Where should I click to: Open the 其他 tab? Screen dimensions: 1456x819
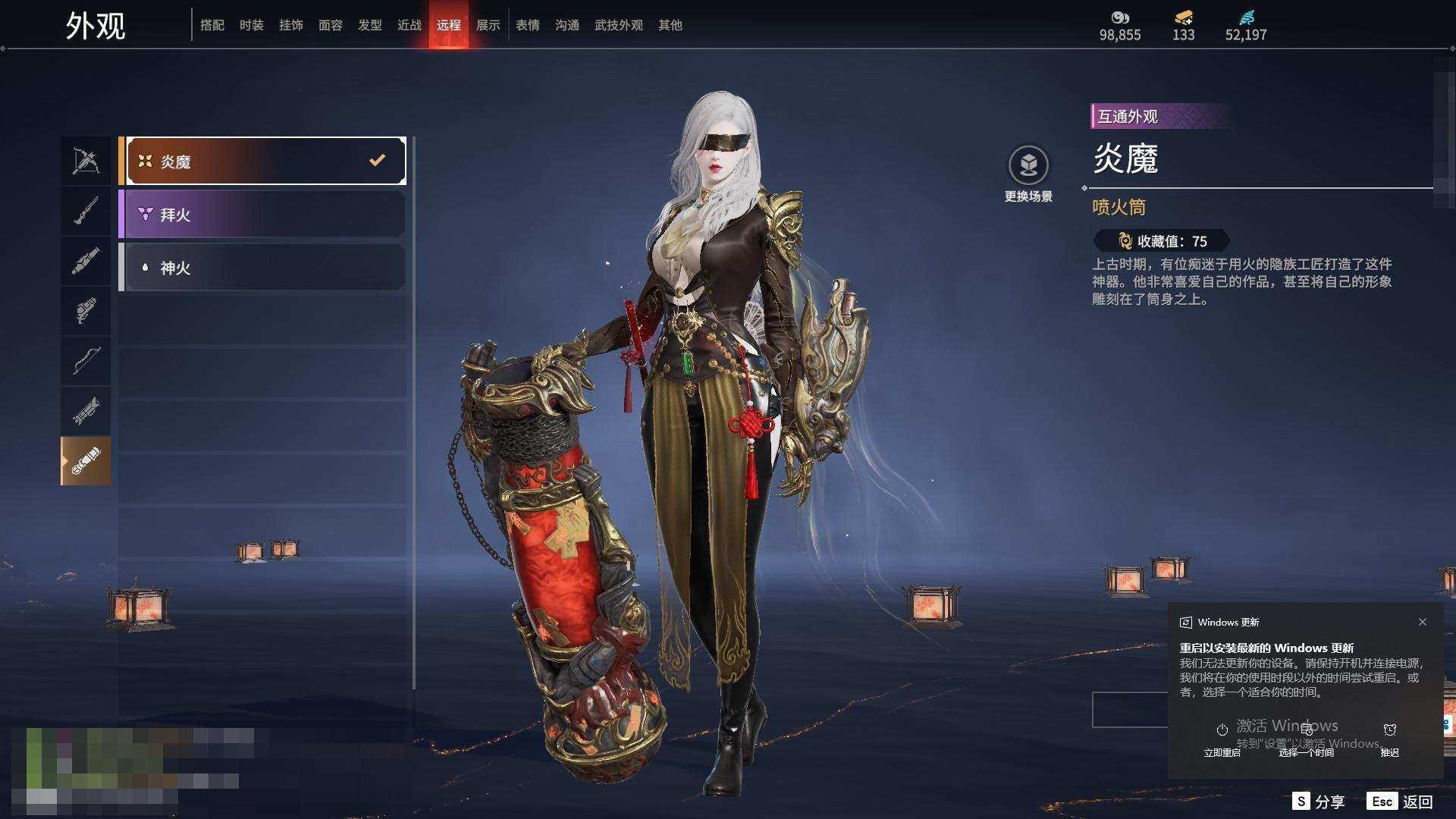(x=670, y=25)
